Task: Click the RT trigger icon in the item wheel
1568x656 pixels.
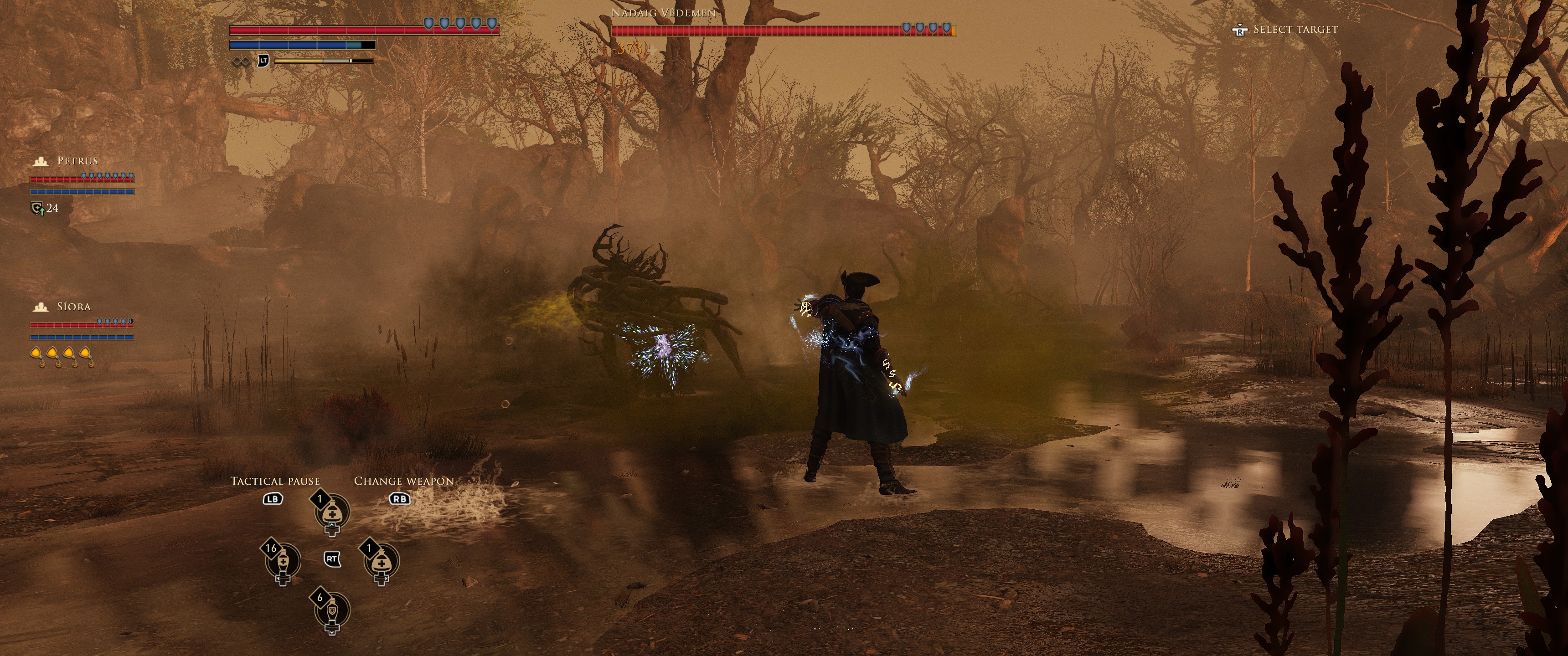Action: click(332, 559)
